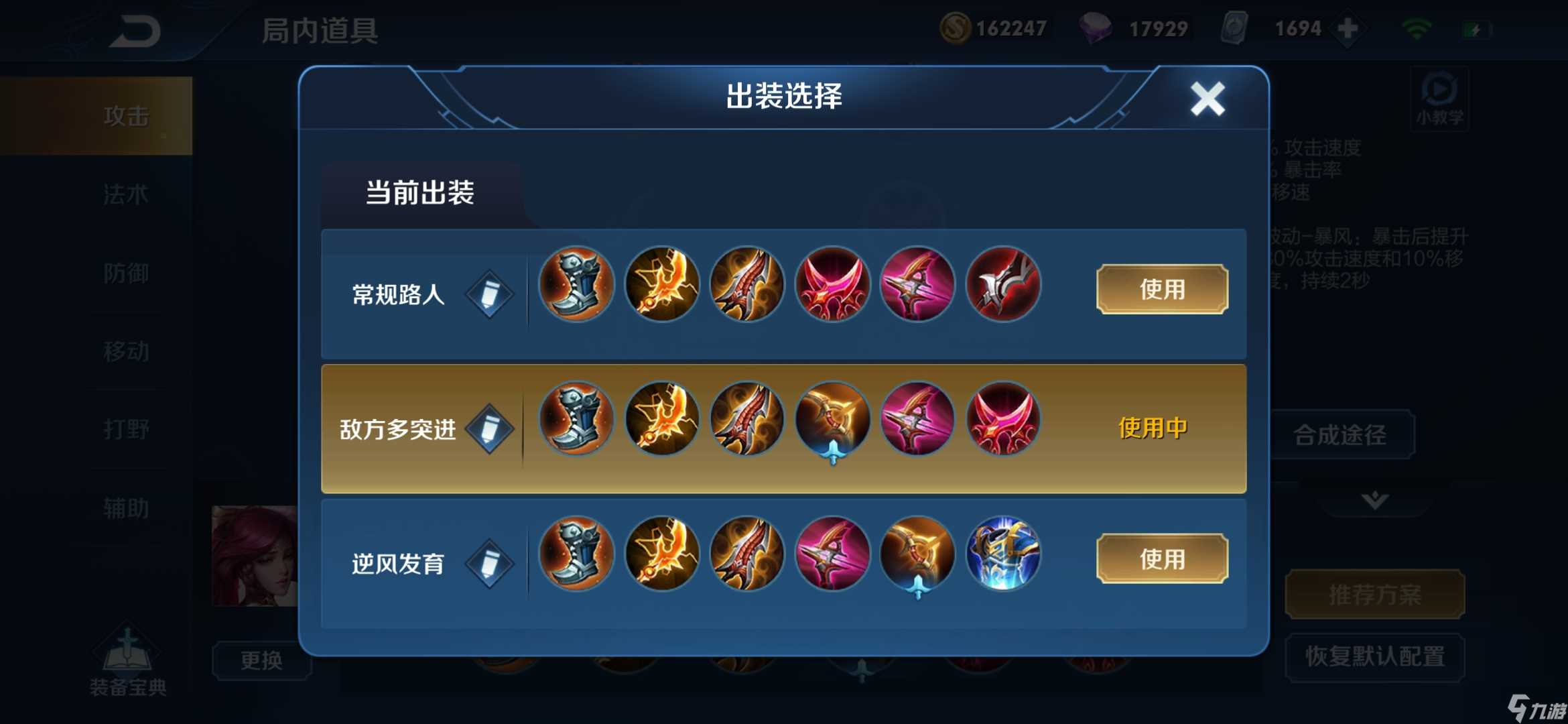Viewport: 1568px width, 724px height.
Task: Click the plus icon next to coupon balance
Action: (x=1348, y=28)
